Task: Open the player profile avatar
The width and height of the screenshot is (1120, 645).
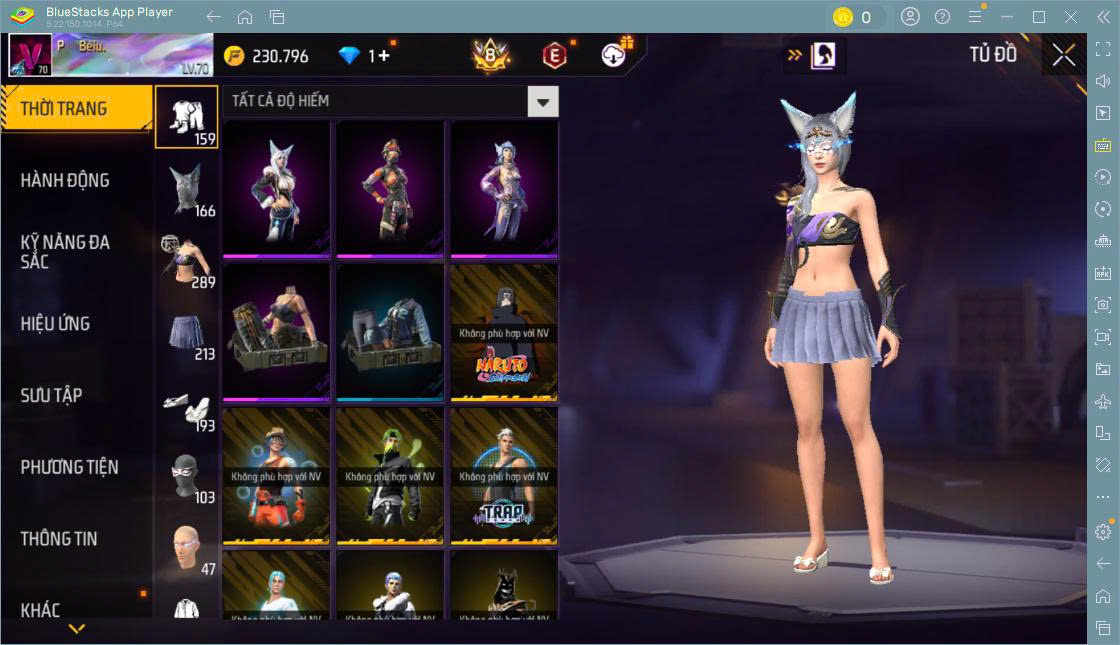Action: point(30,56)
